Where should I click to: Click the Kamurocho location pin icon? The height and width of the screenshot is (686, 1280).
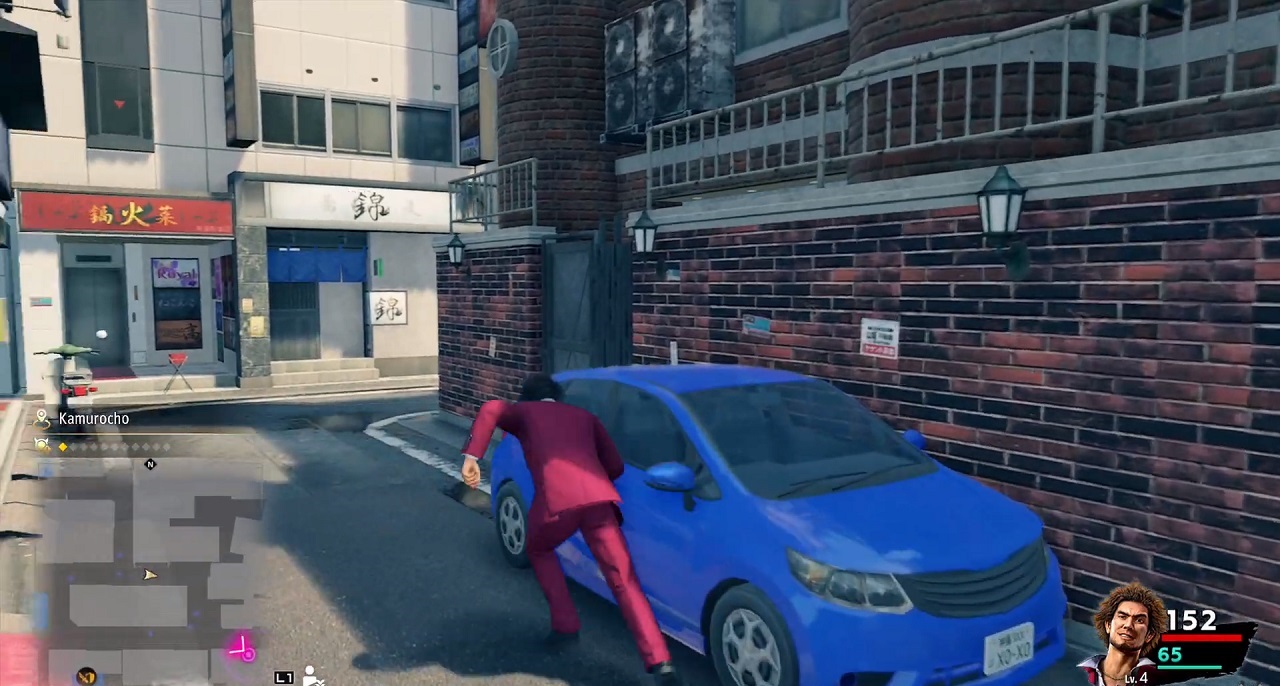(42, 418)
